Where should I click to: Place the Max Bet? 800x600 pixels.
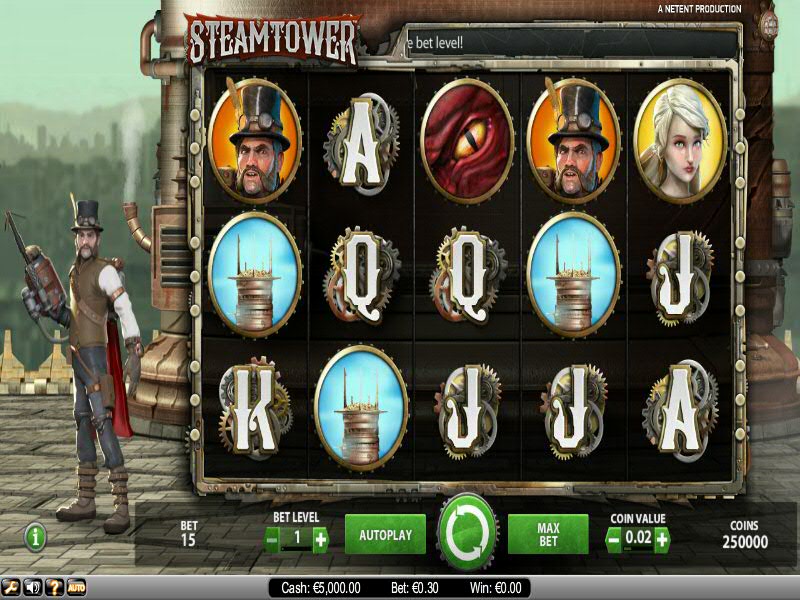[547, 535]
